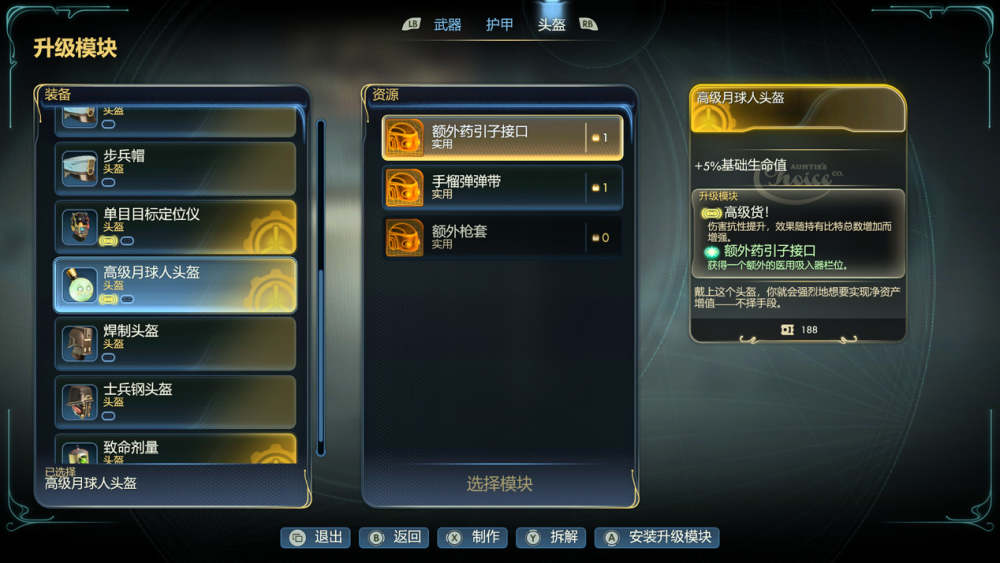
Task: Go back with 返回
Action: click(x=395, y=537)
